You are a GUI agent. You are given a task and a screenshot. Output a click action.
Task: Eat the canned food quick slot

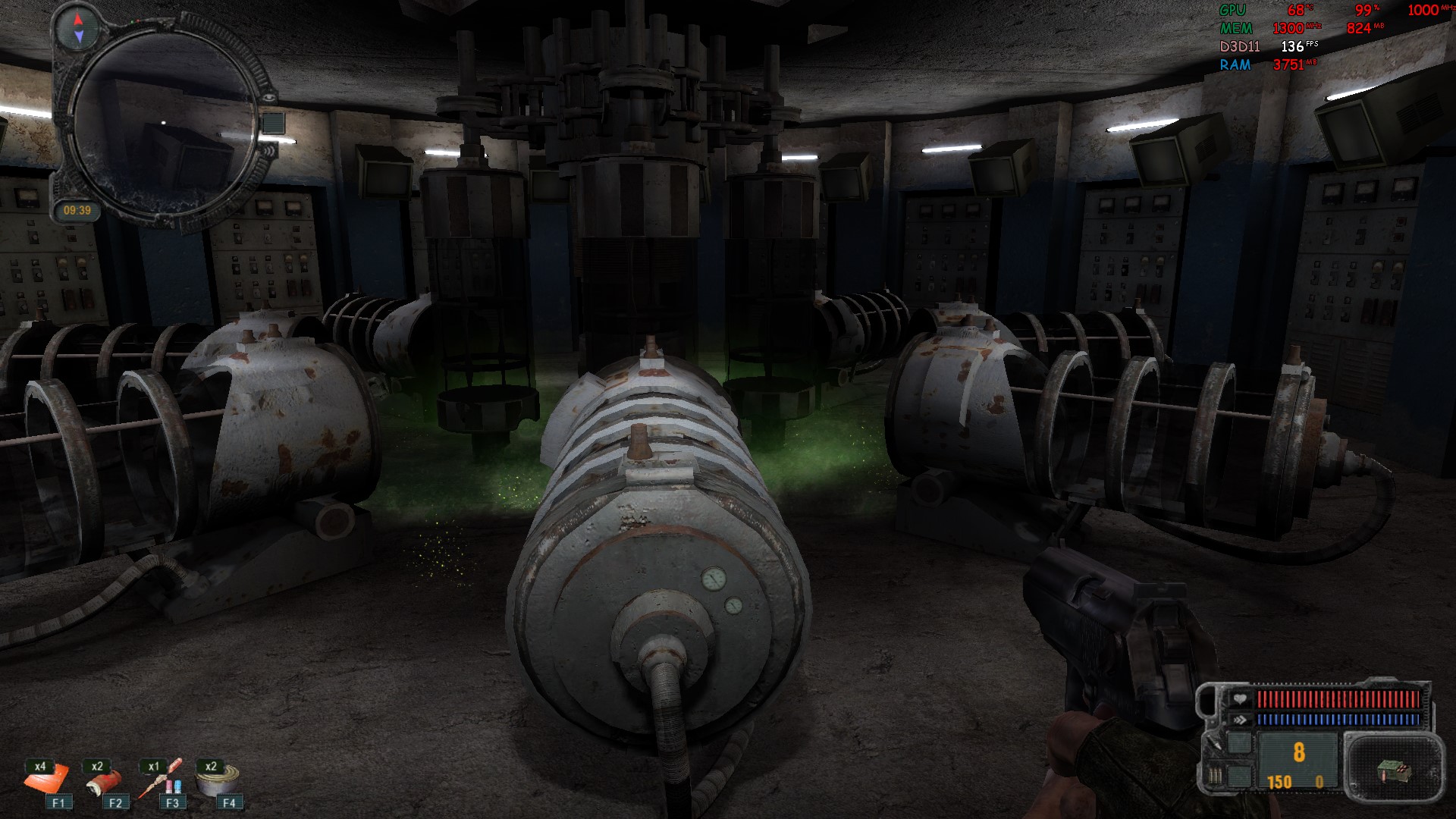218,780
